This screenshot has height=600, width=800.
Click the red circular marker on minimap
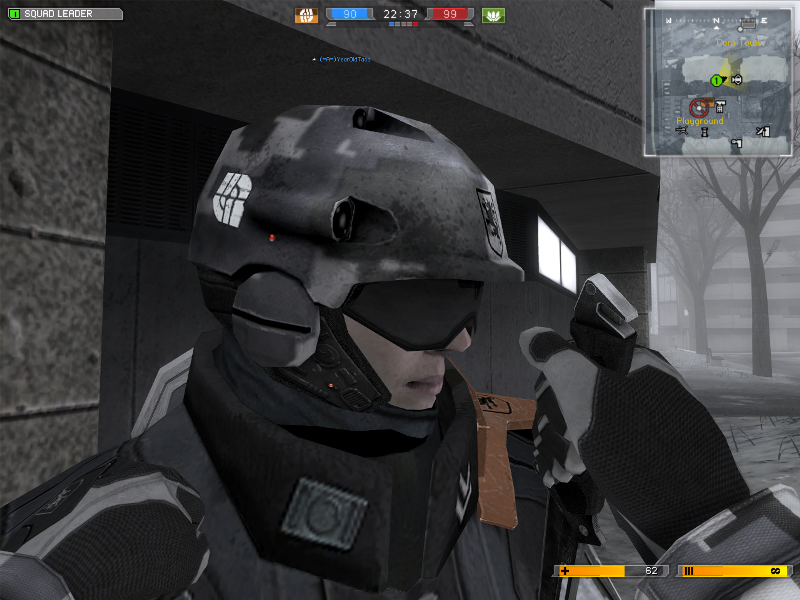pyautogui.click(x=698, y=105)
